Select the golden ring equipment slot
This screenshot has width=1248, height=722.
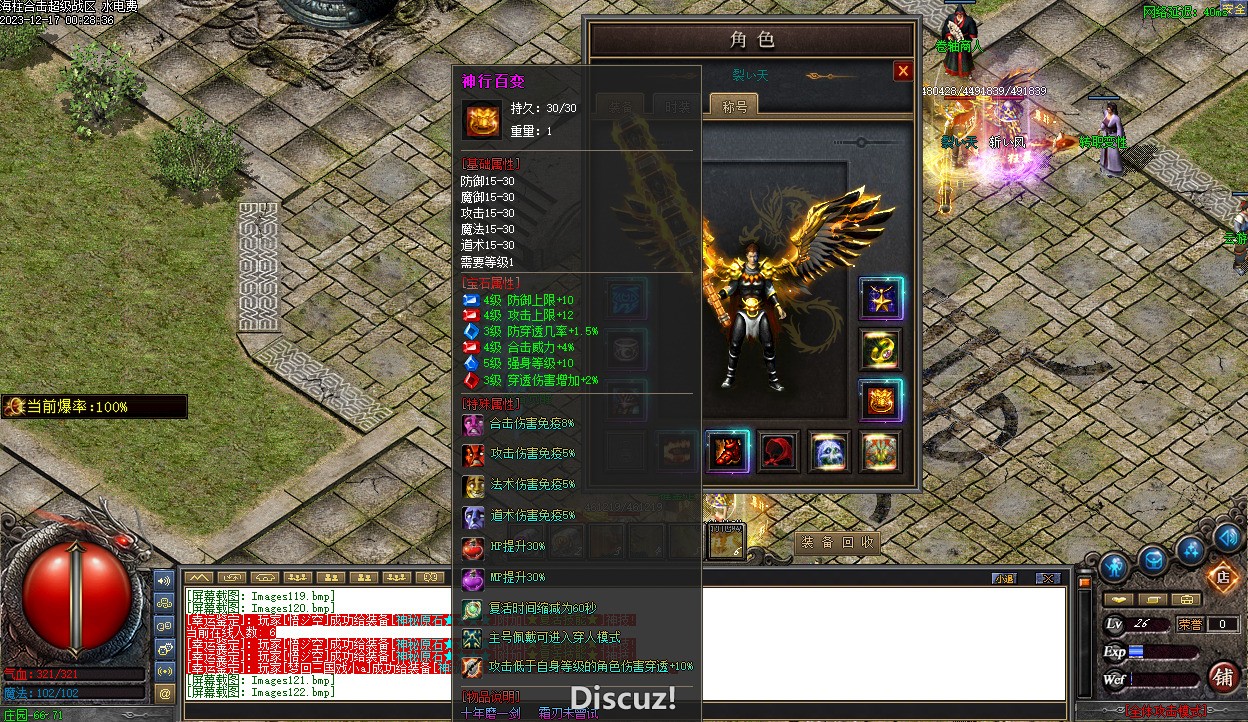click(x=881, y=350)
